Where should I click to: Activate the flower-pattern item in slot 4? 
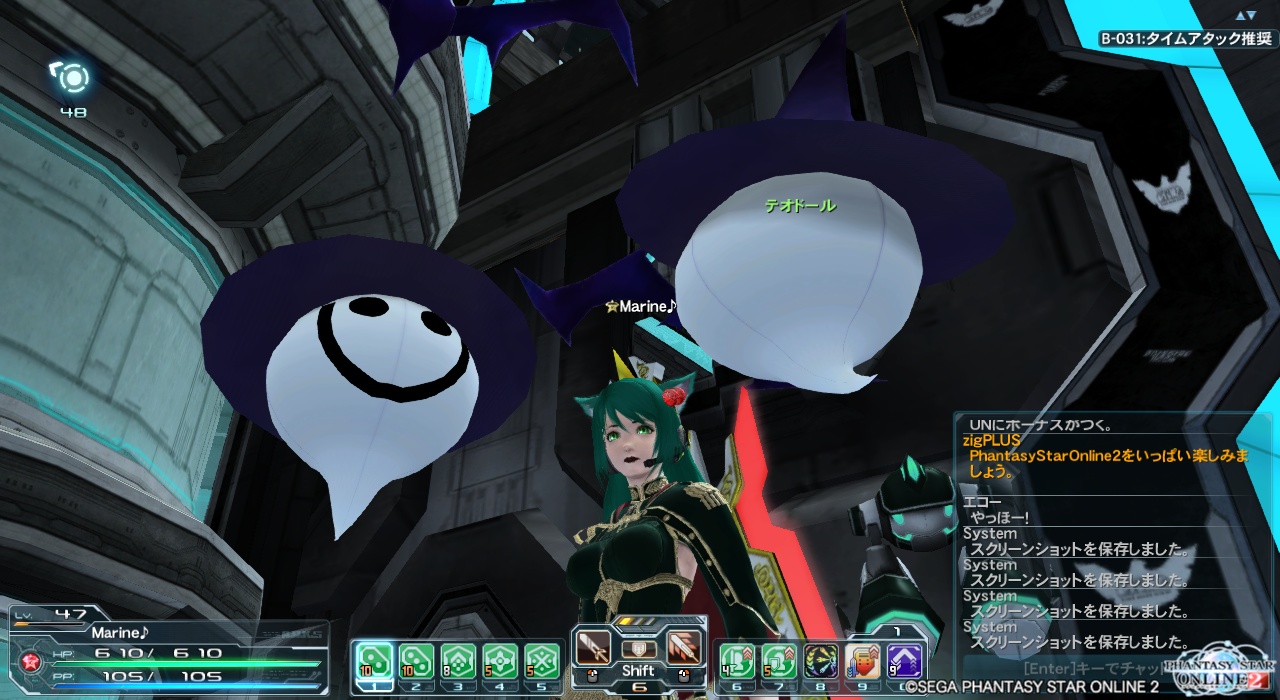pyautogui.click(x=500, y=660)
